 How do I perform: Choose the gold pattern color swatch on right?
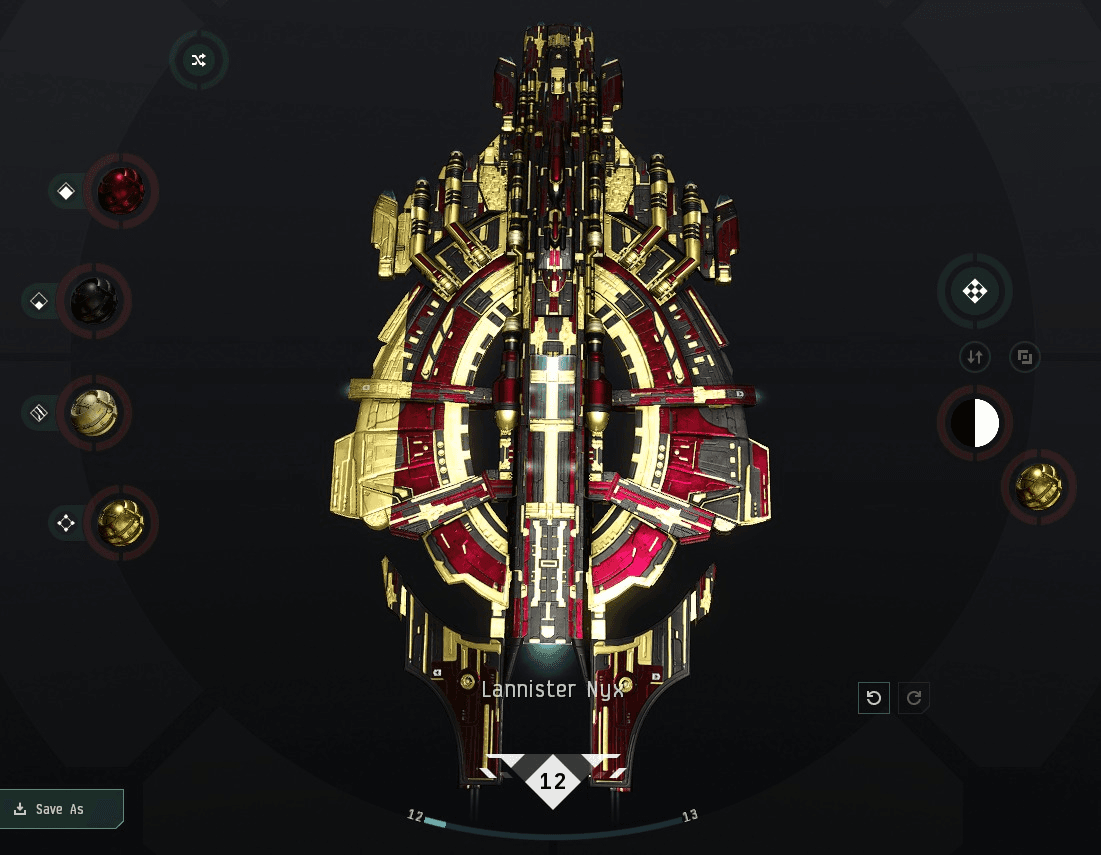tap(1038, 487)
